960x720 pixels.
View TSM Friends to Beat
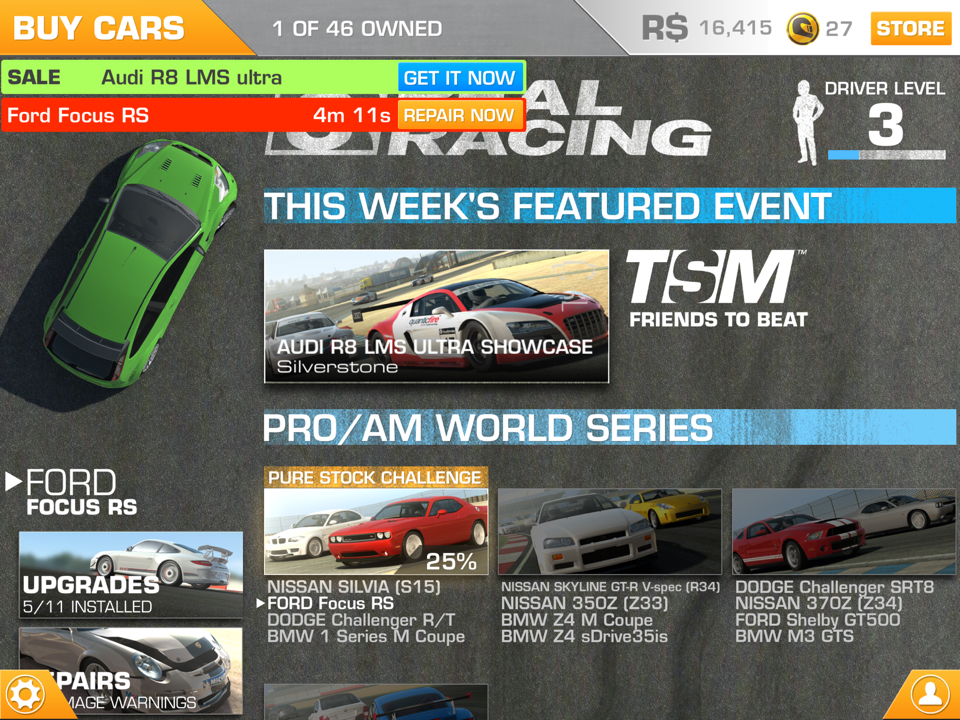pos(717,290)
